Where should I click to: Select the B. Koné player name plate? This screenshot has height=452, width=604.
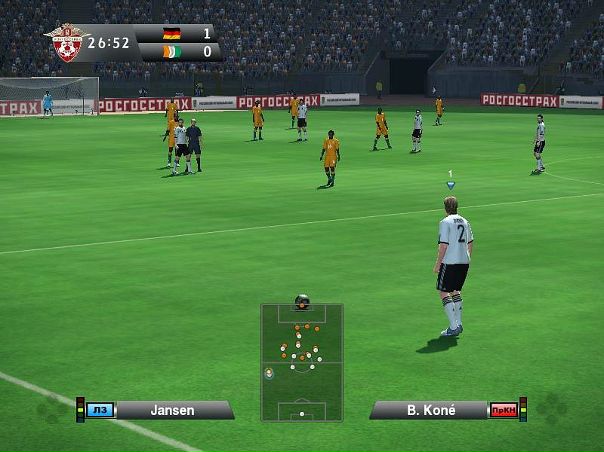pyautogui.click(x=430, y=410)
